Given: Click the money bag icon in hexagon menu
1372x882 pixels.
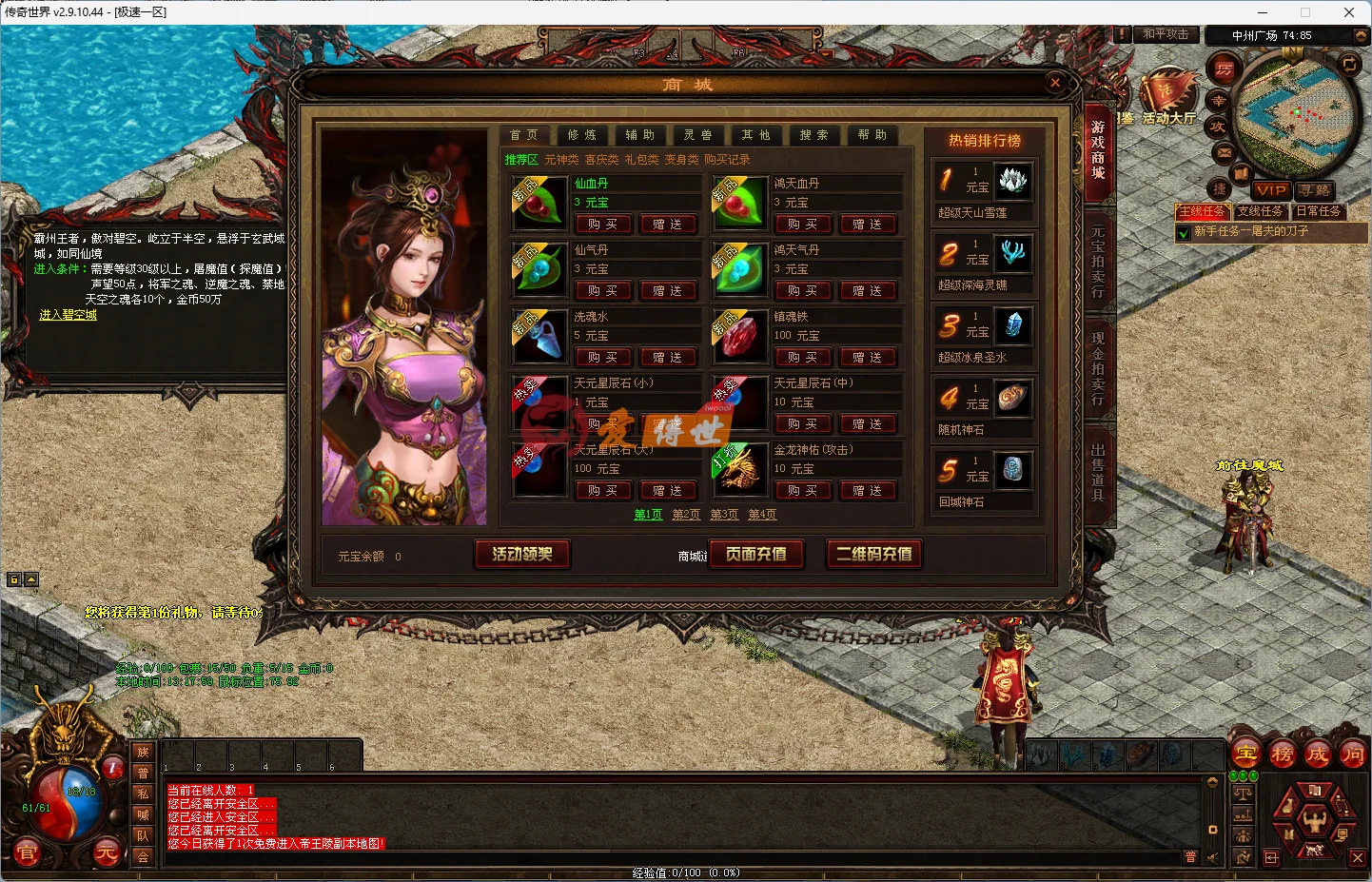Looking at the screenshot, I should click(1289, 807).
